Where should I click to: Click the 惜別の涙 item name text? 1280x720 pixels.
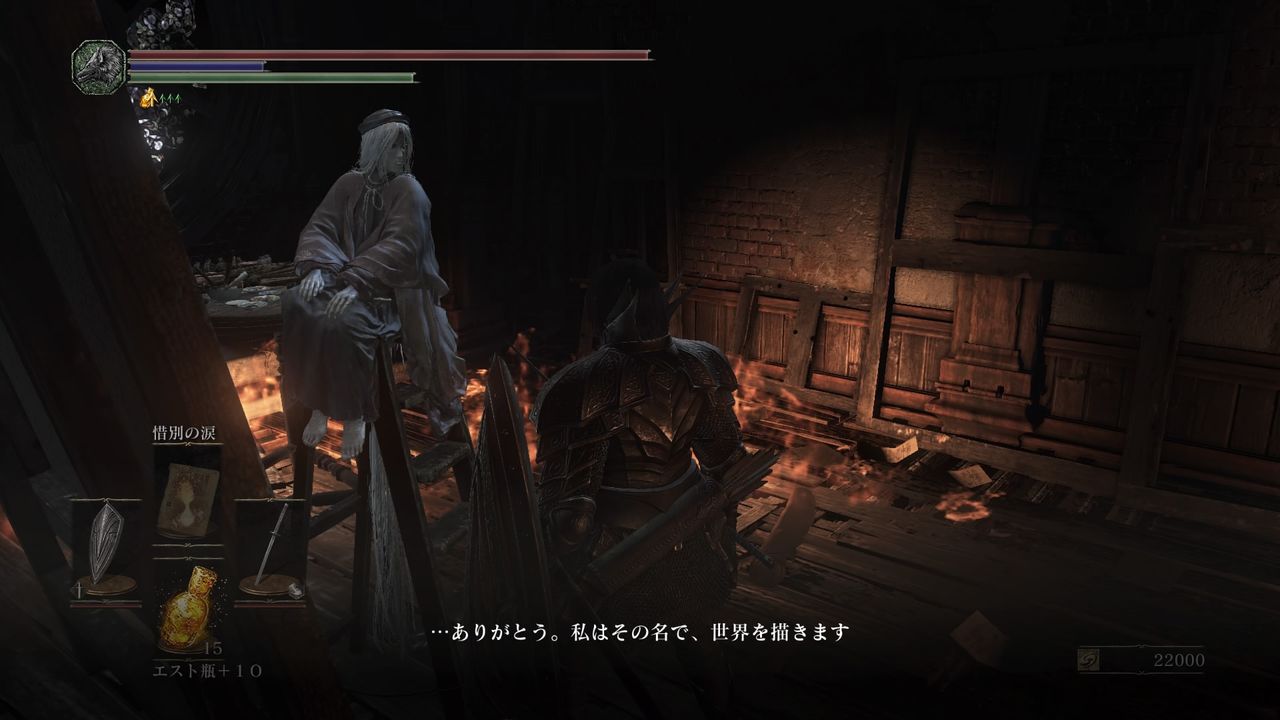tap(185, 433)
